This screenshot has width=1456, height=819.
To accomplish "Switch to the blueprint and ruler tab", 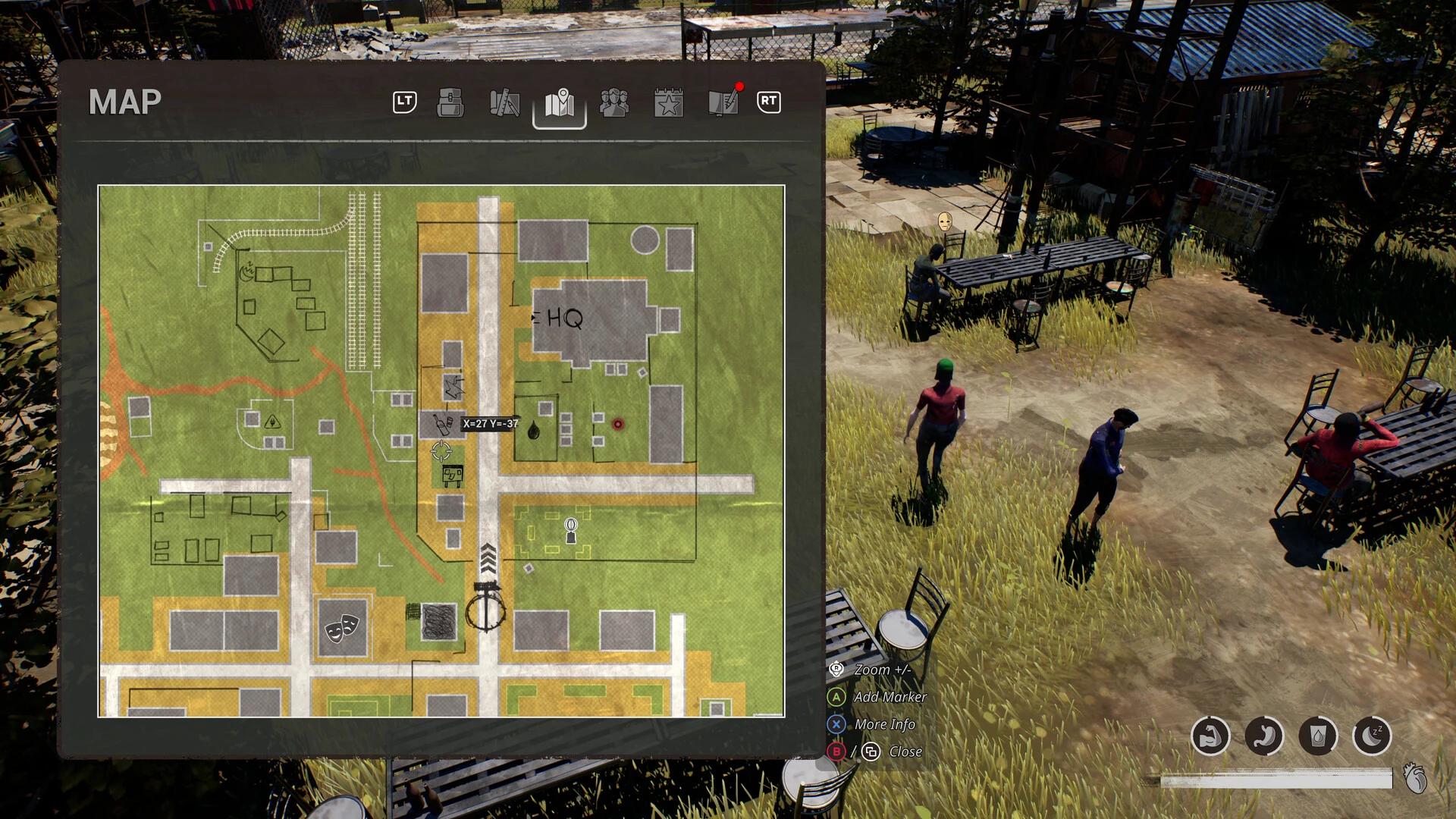I will point(504,102).
